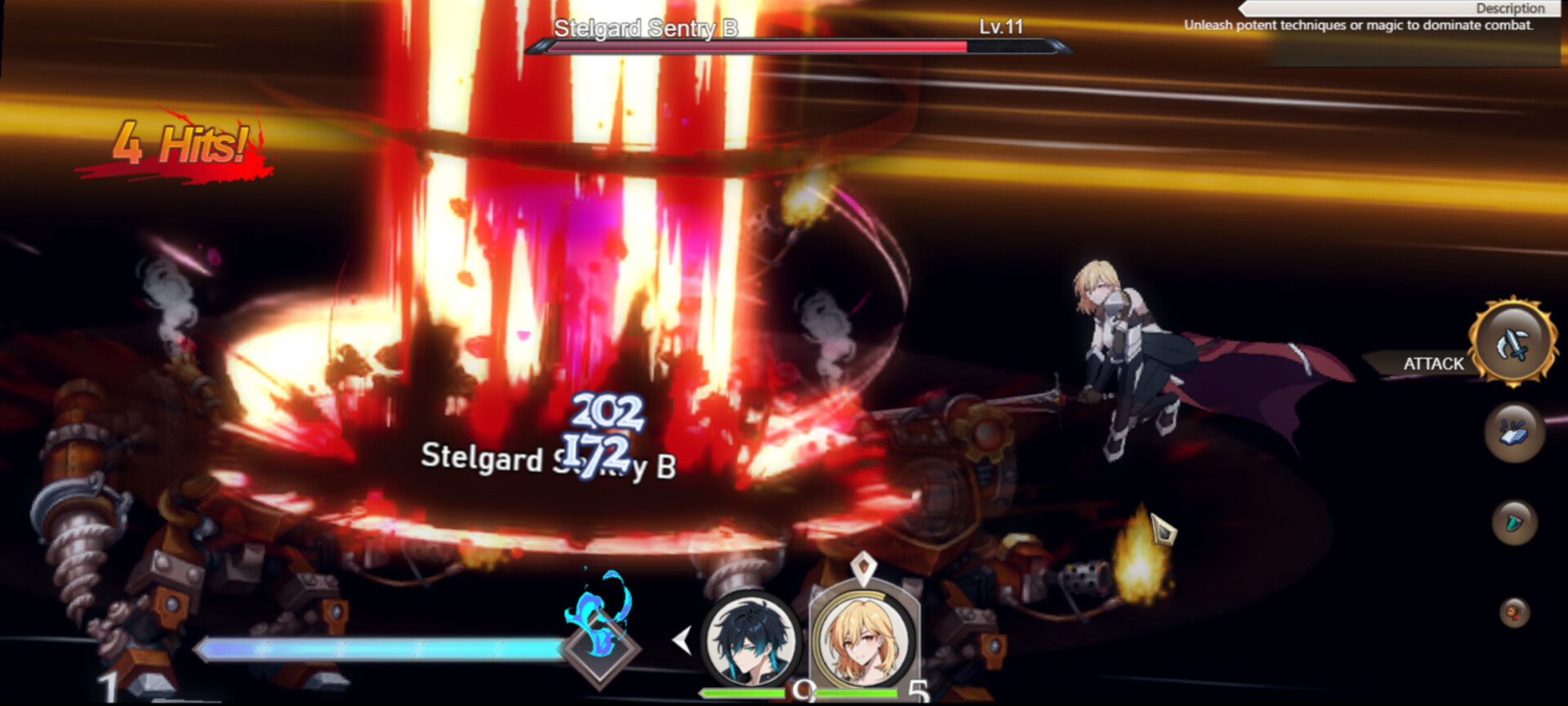Click the white arrow beside the portraits
Viewport: 1568px width, 706px height.
click(x=682, y=640)
